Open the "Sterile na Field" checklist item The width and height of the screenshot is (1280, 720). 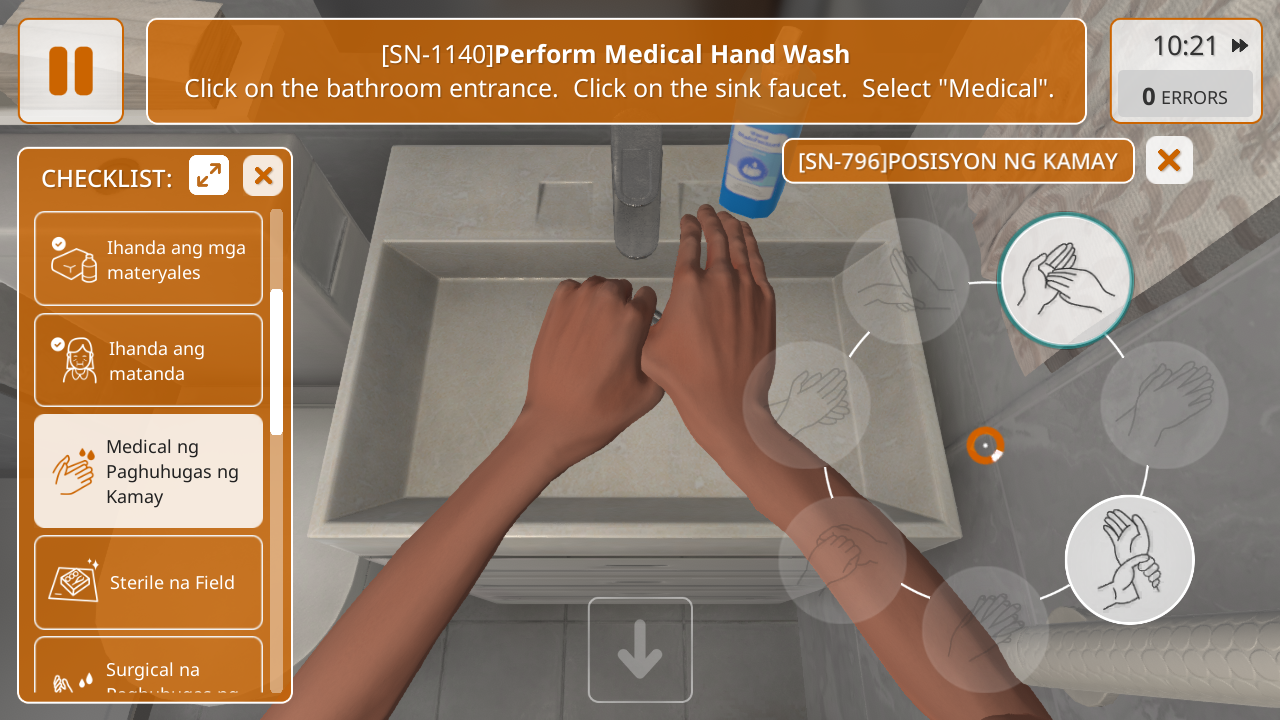(148, 582)
